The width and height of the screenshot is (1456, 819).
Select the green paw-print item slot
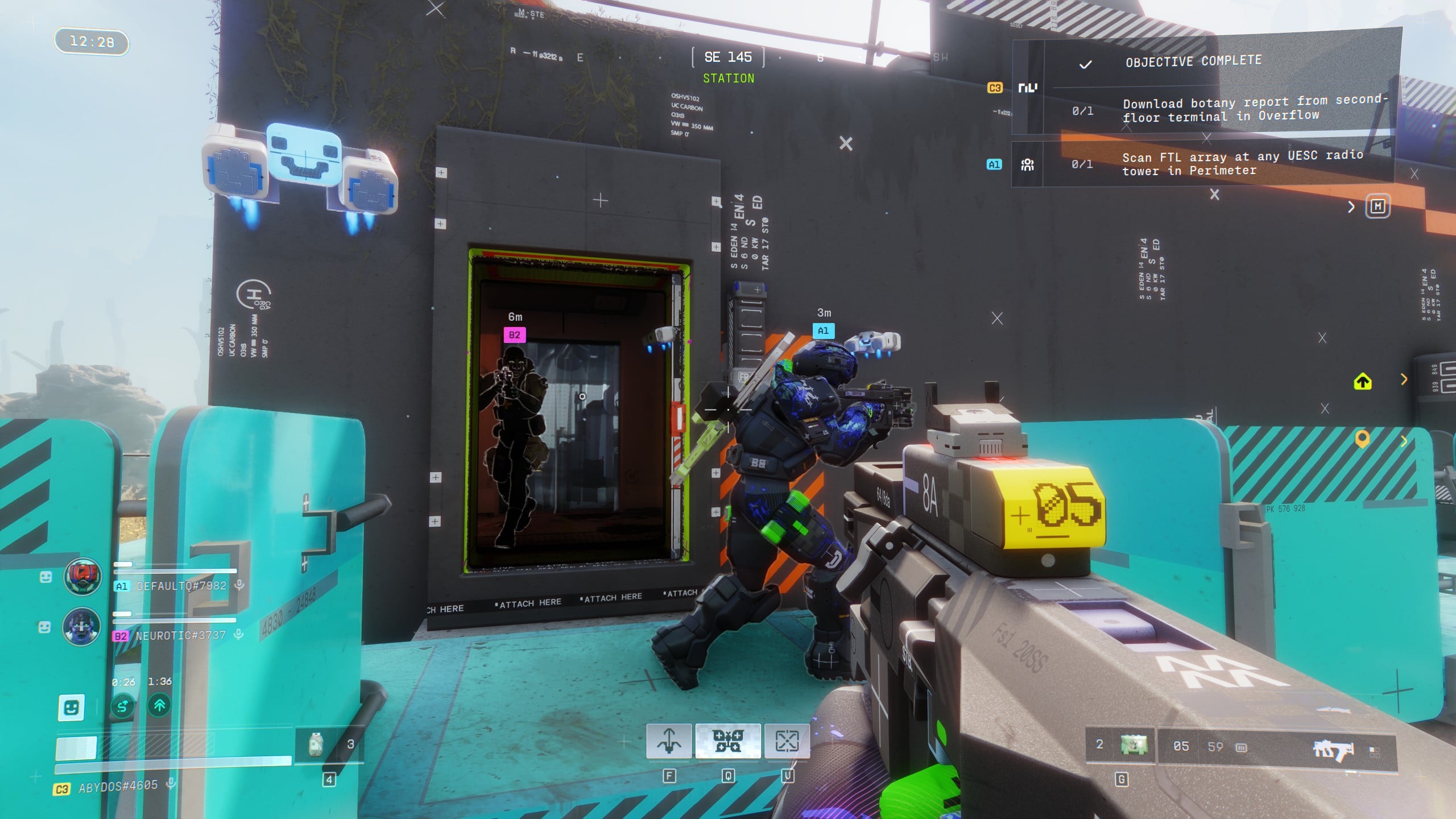coord(1134,745)
